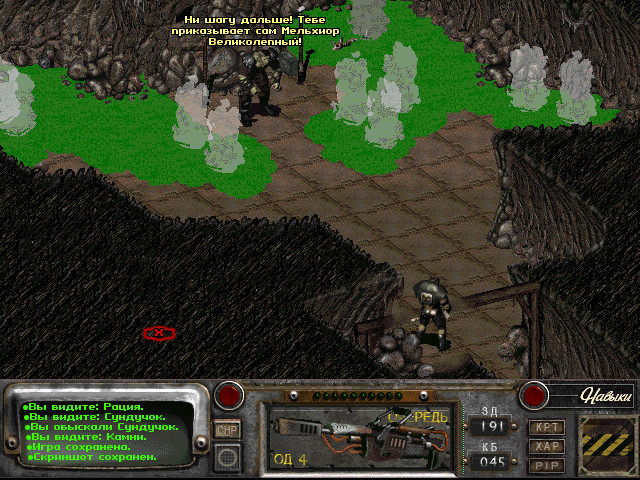Image resolution: width=640 pixels, height=480 pixels.
Task: Open inventory with the СНР button
Action: (x=227, y=429)
